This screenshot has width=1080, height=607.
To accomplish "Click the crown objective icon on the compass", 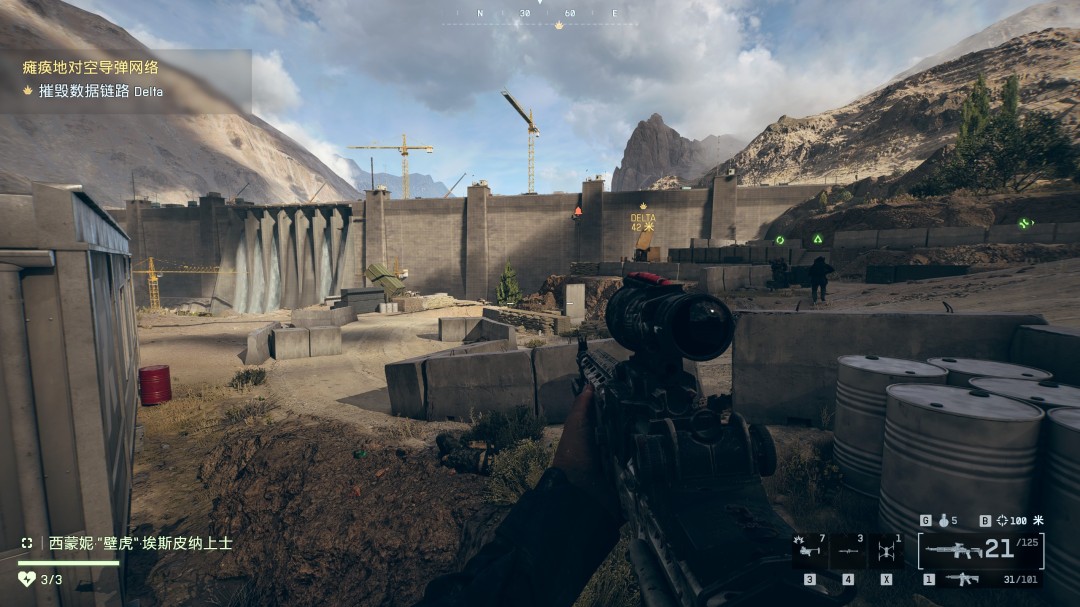I will 559,25.
